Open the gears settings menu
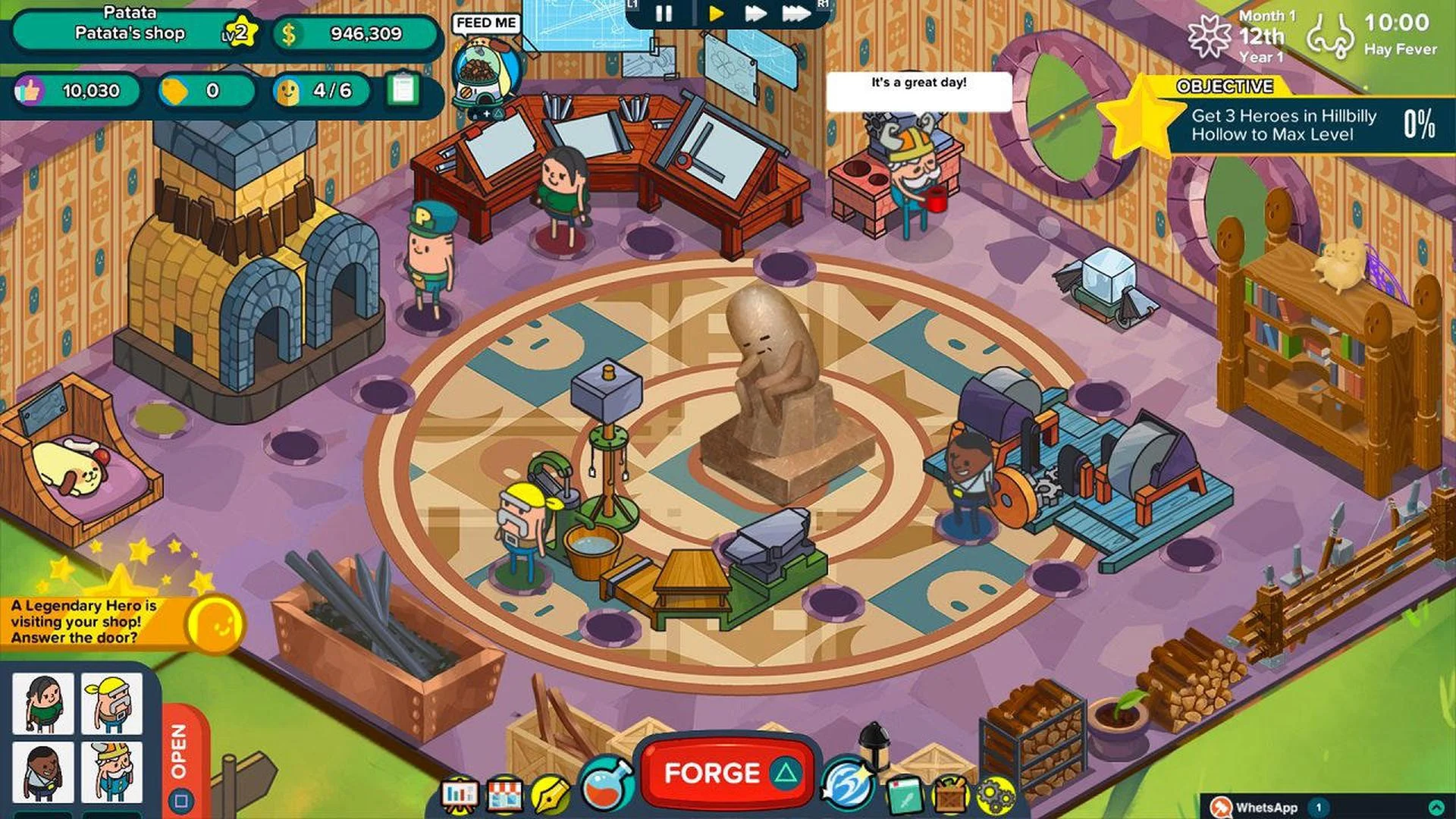 click(x=996, y=792)
